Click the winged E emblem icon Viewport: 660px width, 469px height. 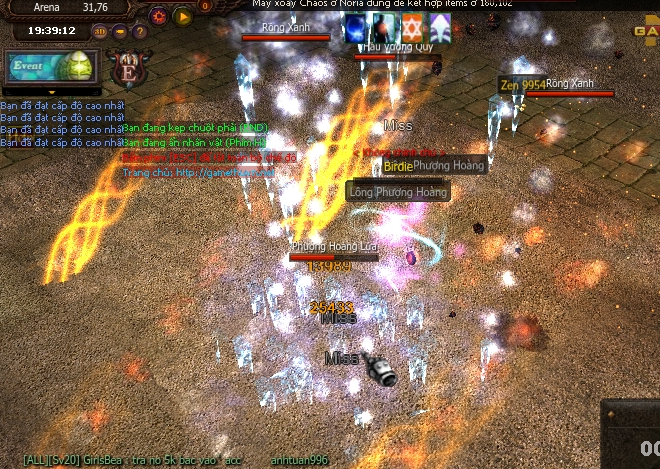click(129, 70)
